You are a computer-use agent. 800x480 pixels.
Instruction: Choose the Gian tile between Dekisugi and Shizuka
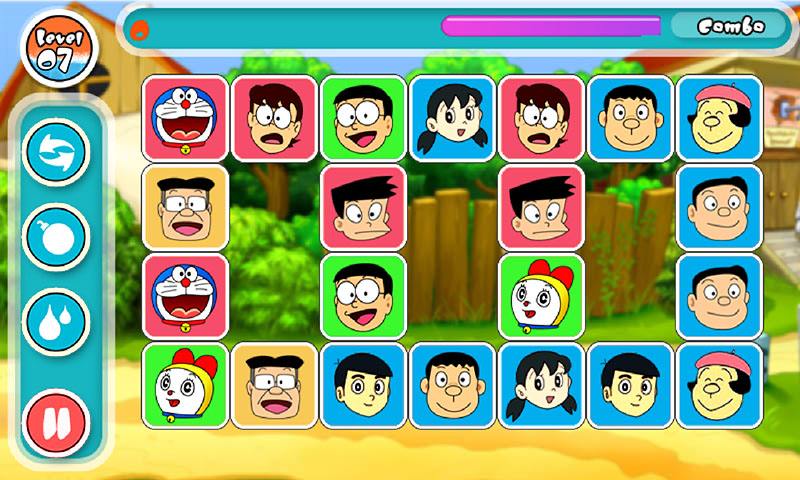pos(452,386)
